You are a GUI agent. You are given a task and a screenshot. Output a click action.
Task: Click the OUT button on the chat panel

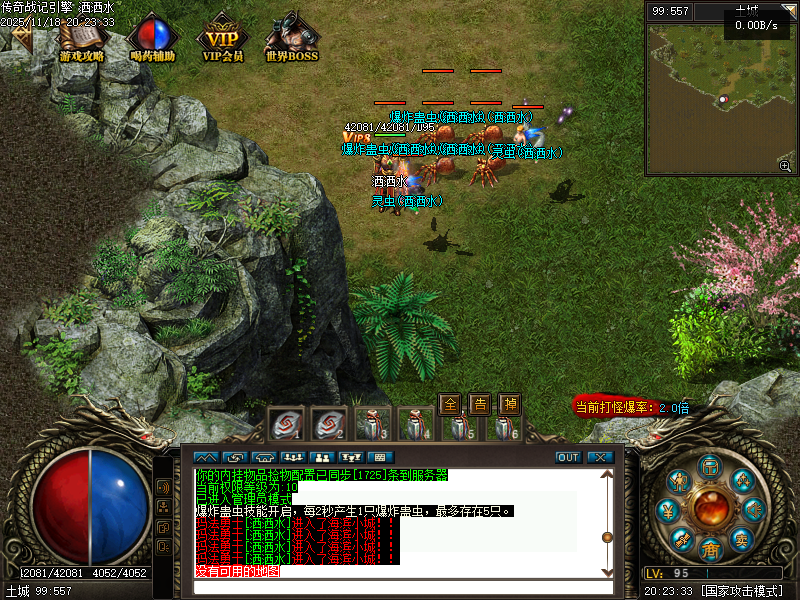[568, 457]
